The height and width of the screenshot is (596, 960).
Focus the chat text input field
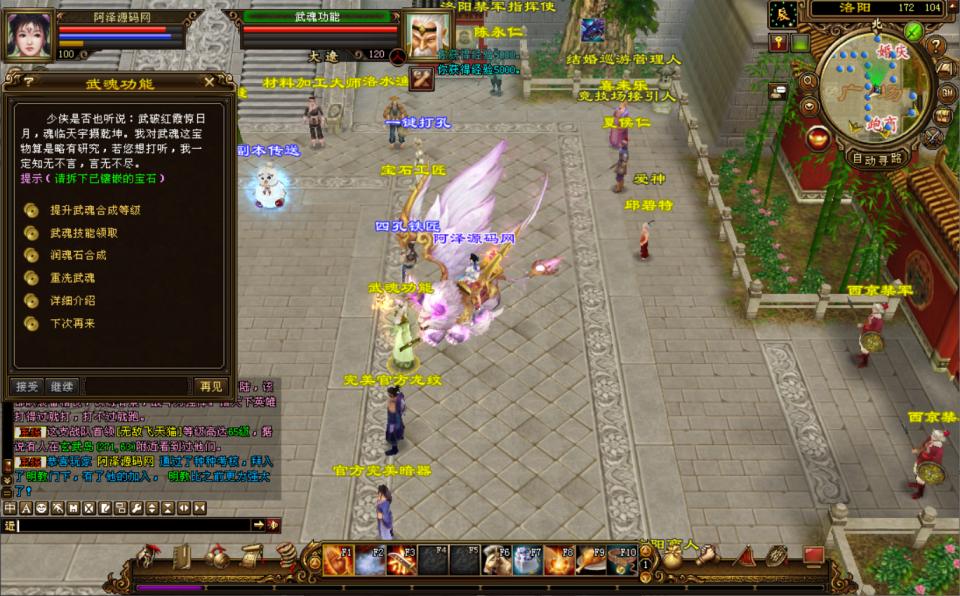[x=130, y=525]
